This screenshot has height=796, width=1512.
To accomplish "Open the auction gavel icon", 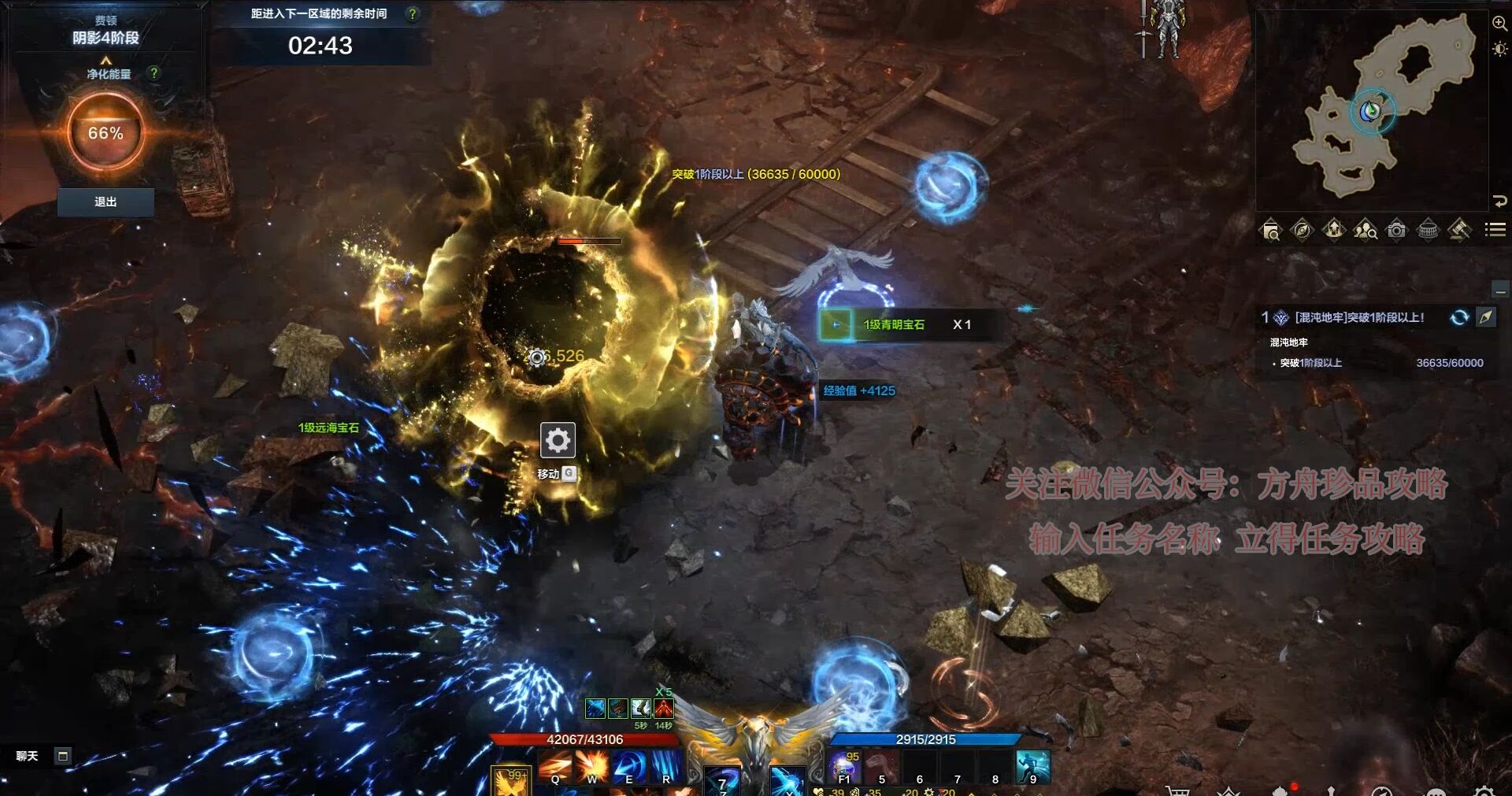I will [1459, 230].
